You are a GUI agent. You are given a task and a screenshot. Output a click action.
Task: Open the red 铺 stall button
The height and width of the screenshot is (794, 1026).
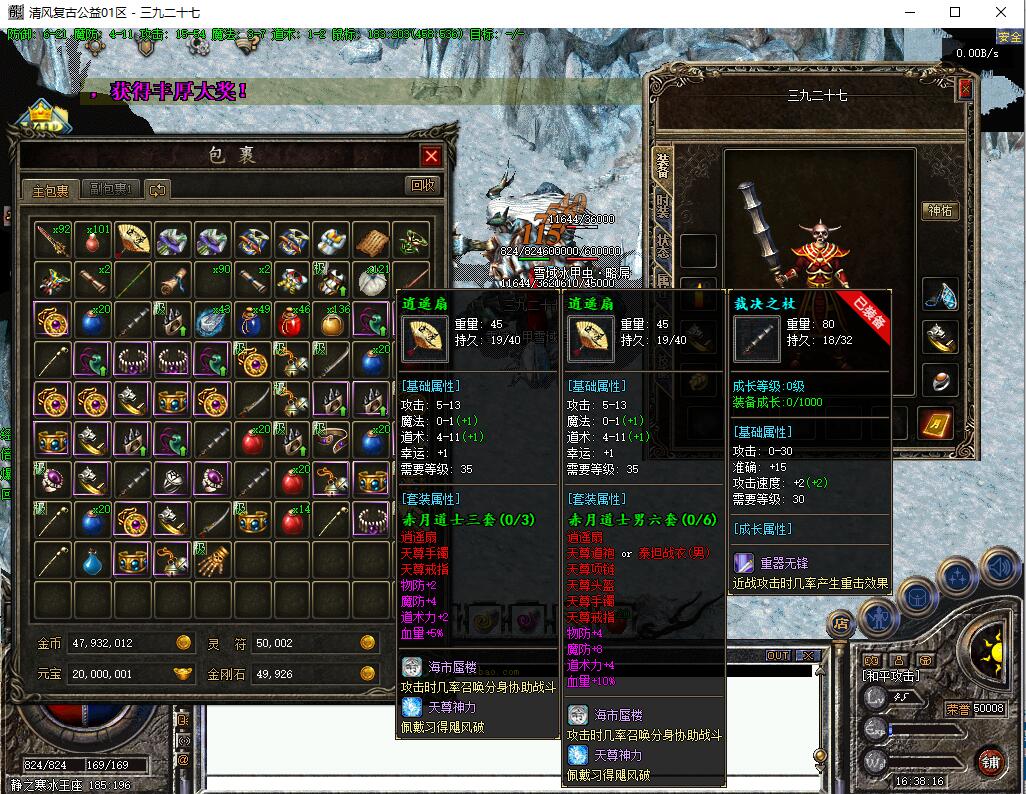(992, 762)
